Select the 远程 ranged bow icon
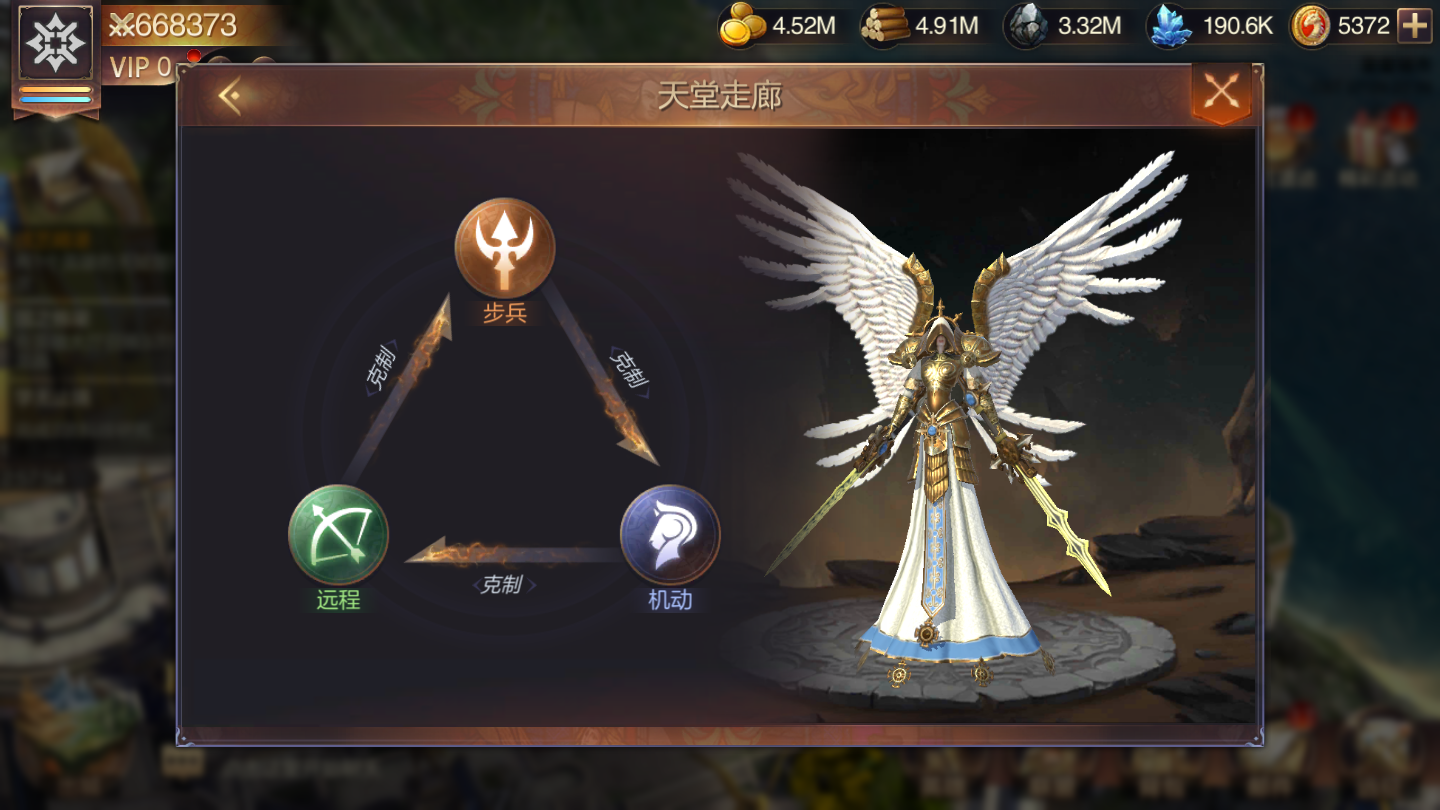This screenshot has height=810, width=1440. (x=338, y=535)
